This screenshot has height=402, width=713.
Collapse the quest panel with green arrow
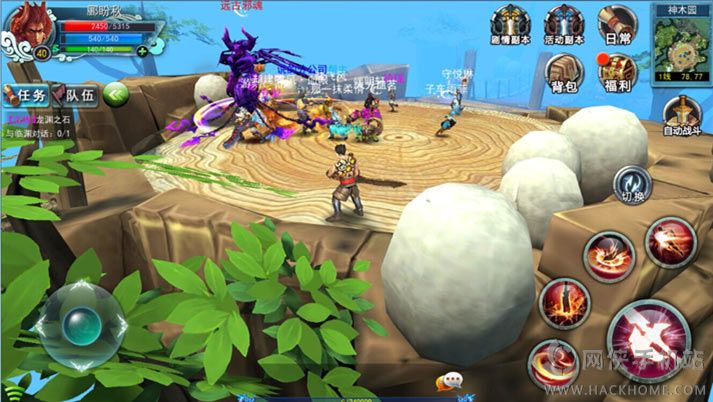tap(117, 95)
